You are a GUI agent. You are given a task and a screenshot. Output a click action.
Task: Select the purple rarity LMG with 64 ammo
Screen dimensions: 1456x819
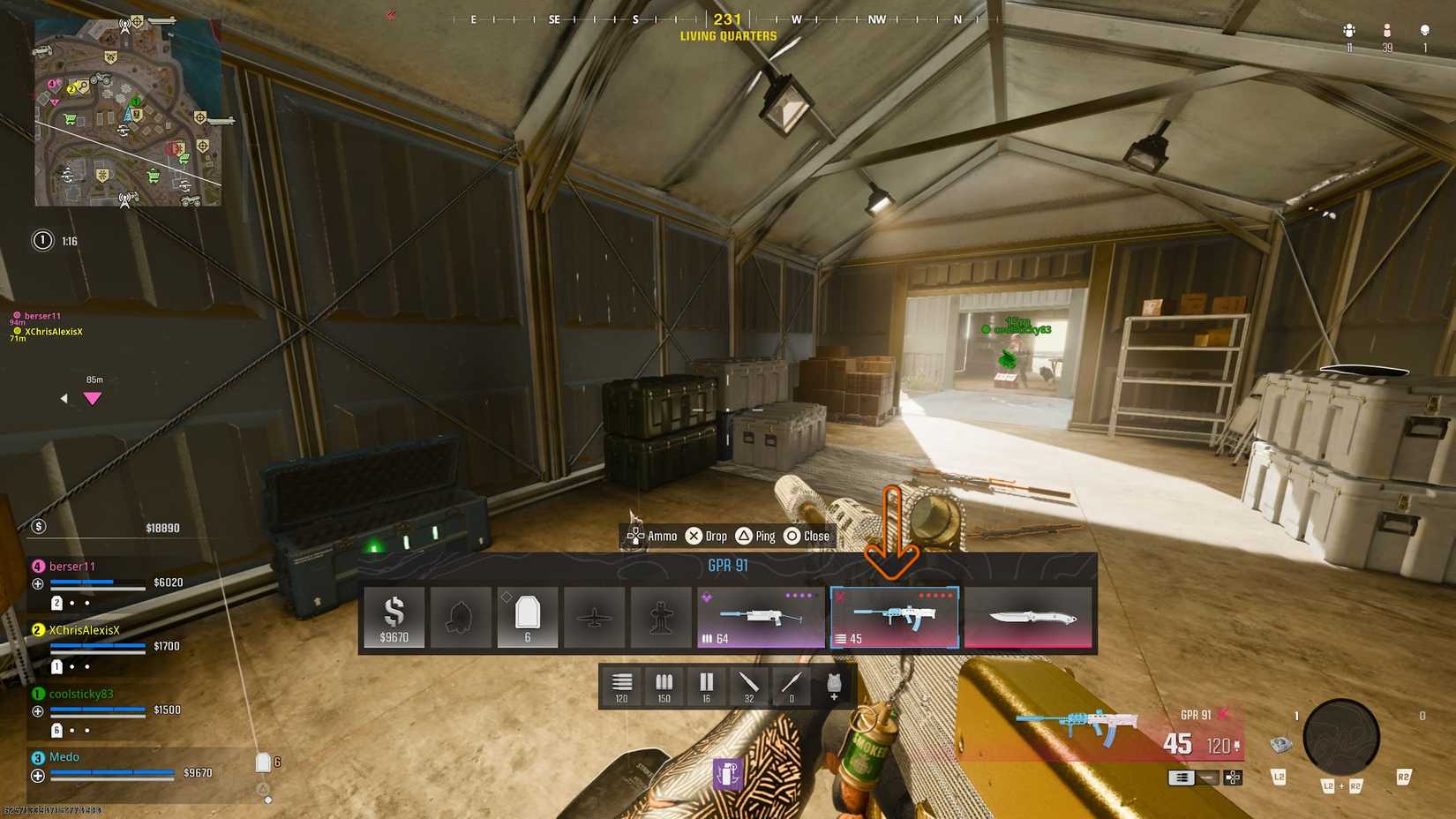(x=759, y=616)
